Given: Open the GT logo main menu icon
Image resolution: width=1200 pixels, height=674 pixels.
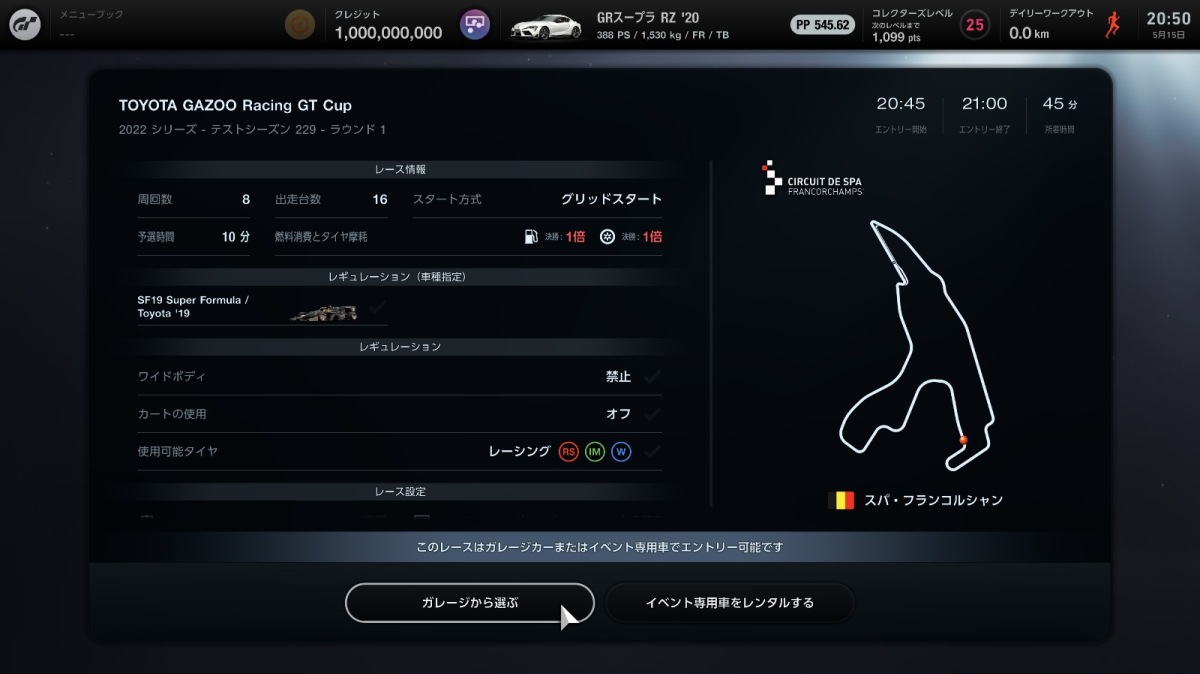Looking at the screenshot, I should pos(25,24).
